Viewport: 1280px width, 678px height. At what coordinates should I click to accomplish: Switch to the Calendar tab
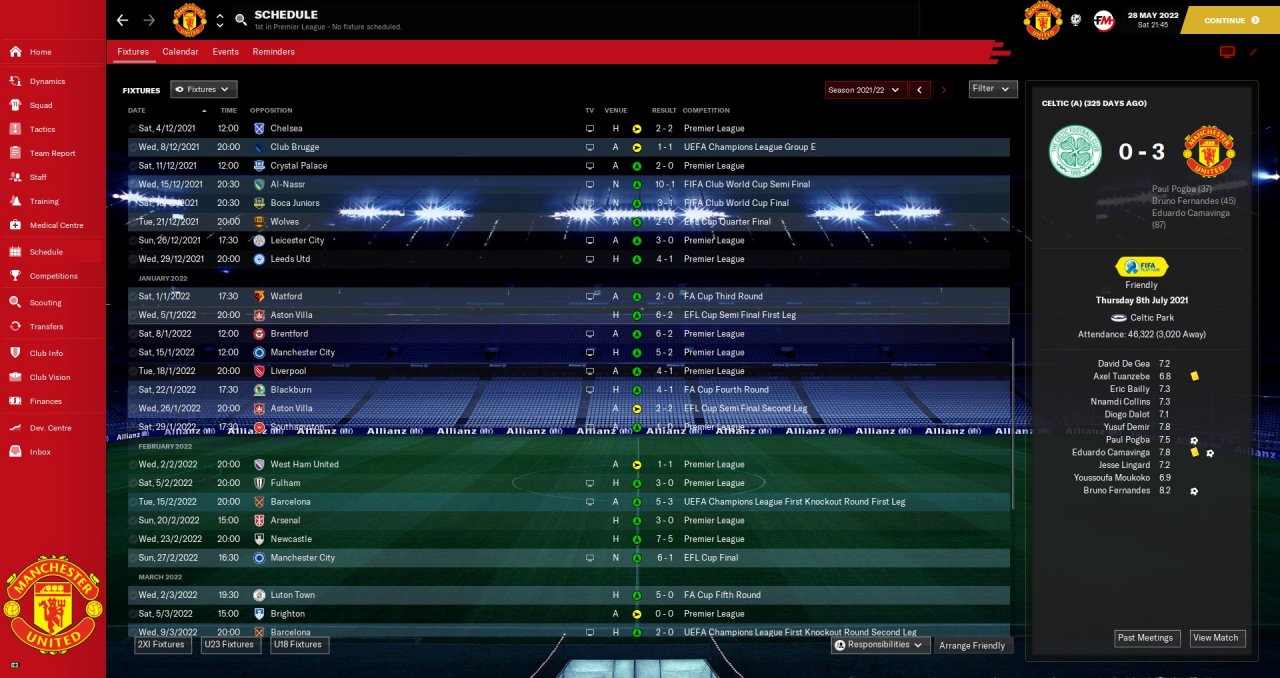(x=180, y=52)
